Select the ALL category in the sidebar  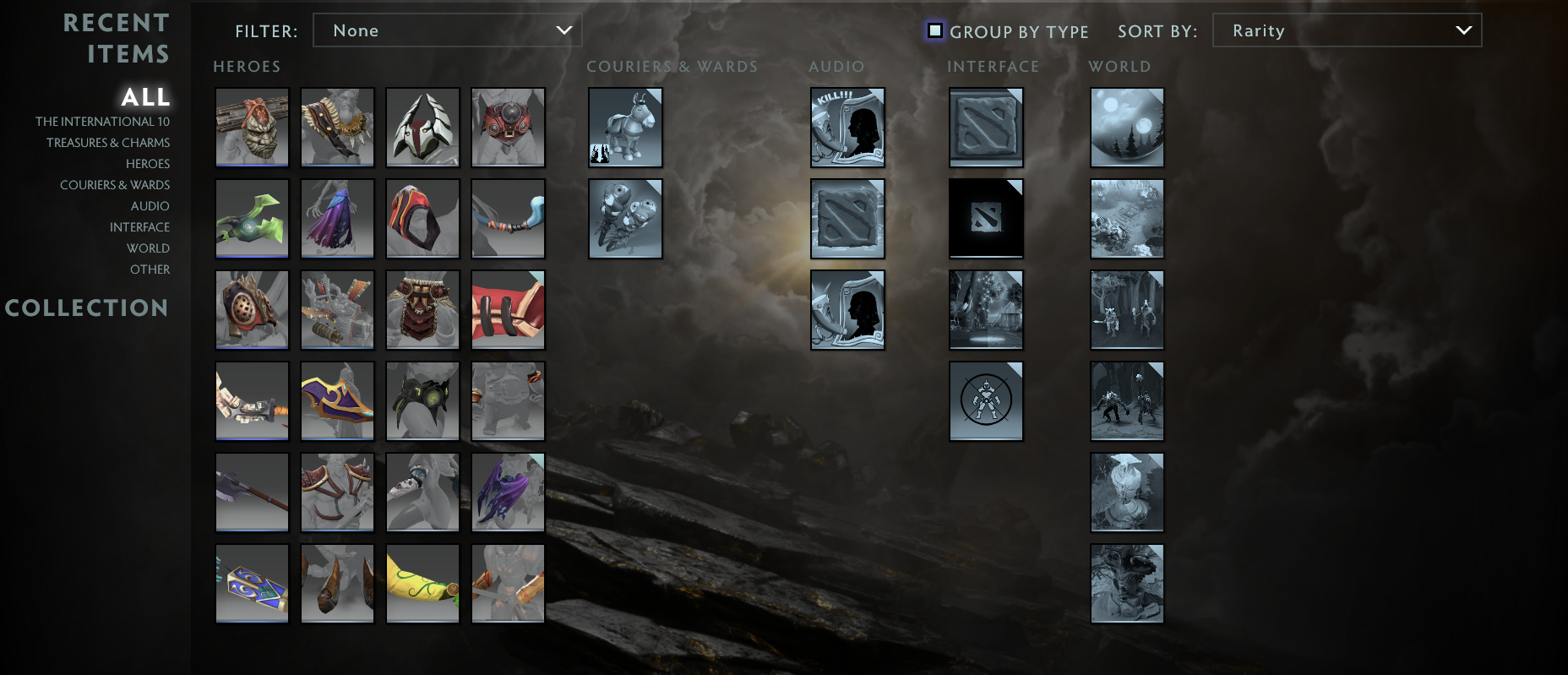tap(146, 97)
